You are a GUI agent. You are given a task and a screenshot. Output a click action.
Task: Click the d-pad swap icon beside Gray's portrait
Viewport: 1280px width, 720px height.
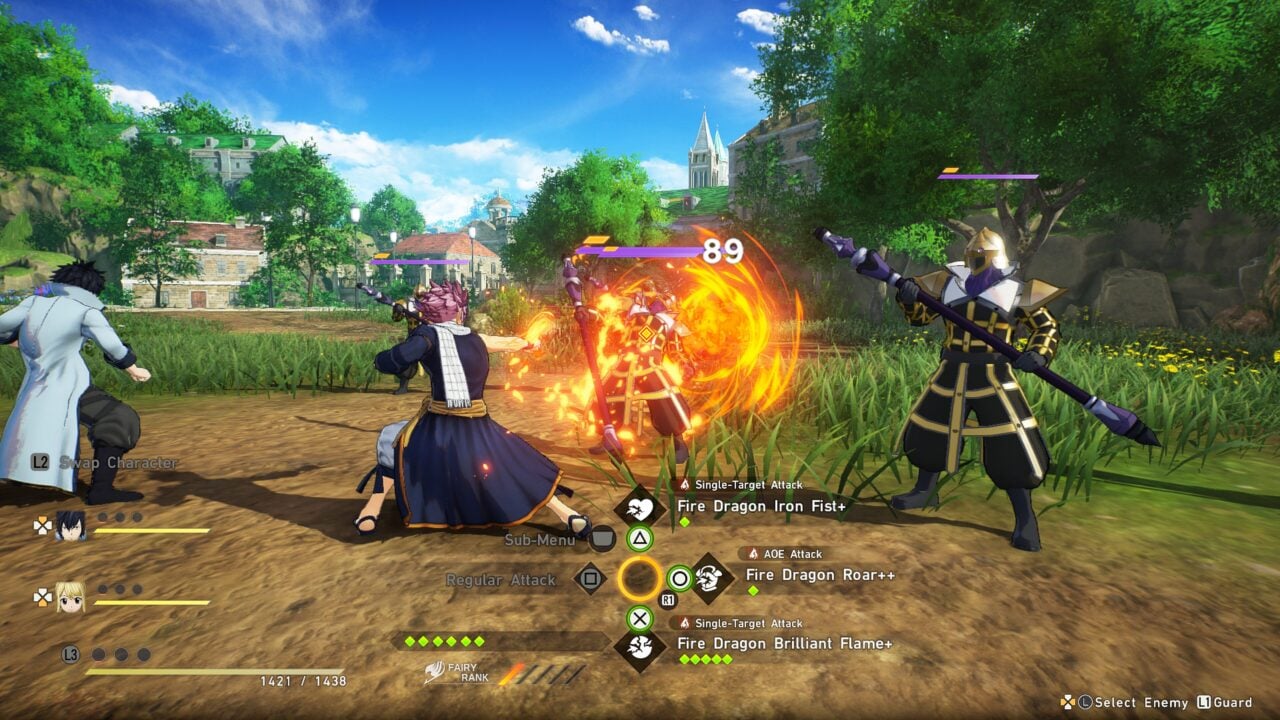click(x=42, y=526)
